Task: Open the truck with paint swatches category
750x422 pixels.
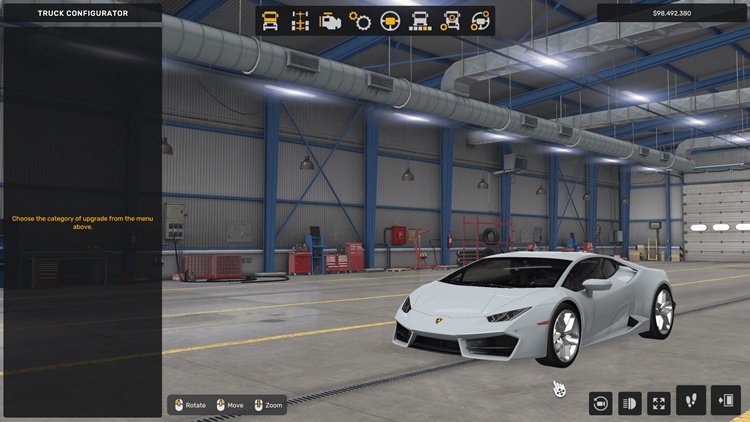Action: click(x=420, y=21)
